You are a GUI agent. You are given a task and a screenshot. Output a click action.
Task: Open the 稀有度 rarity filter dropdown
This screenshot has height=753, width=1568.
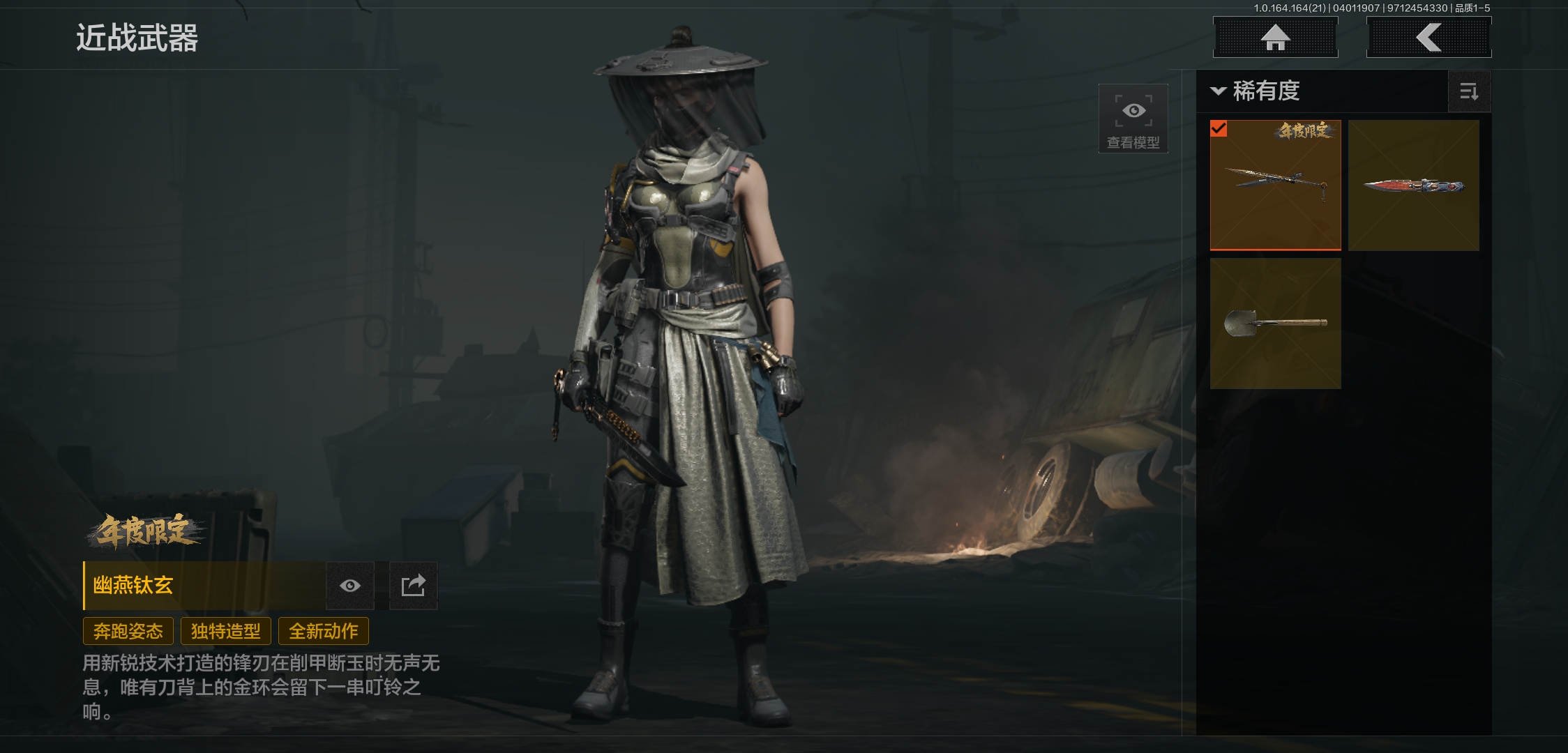tap(1256, 91)
